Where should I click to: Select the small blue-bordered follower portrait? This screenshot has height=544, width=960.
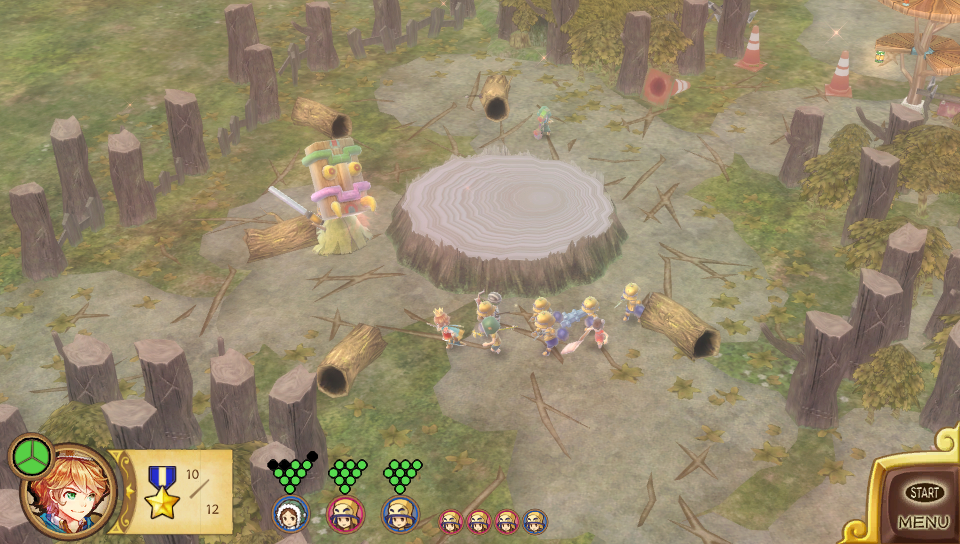(535, 521)
